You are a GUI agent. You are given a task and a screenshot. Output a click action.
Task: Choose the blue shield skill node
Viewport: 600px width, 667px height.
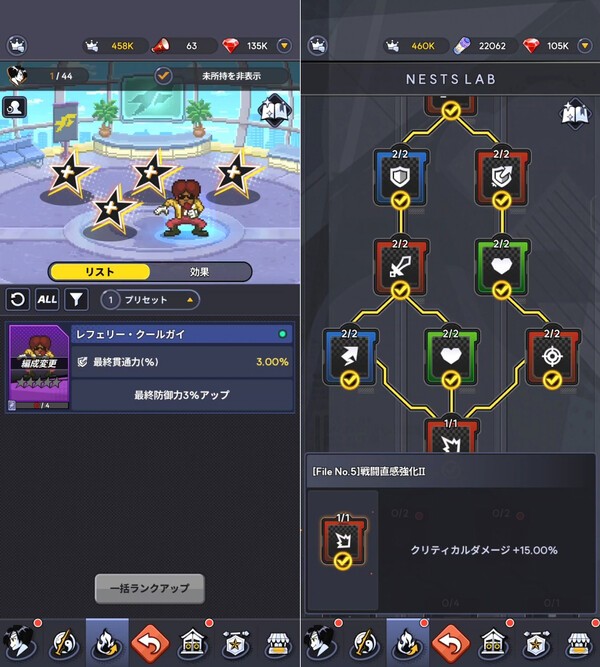click(x=400, y=175)
